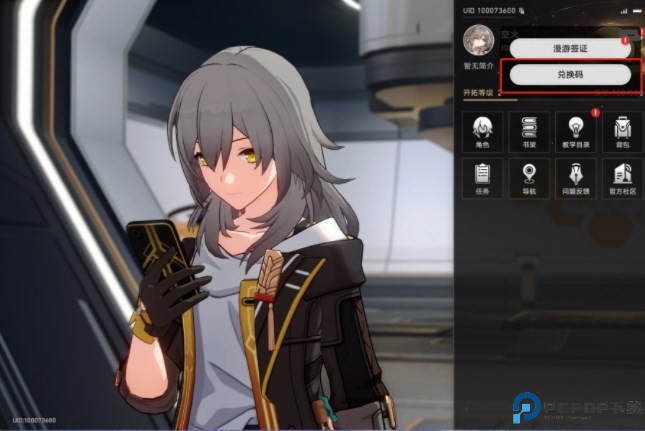View the 任务 missions list

482,179
